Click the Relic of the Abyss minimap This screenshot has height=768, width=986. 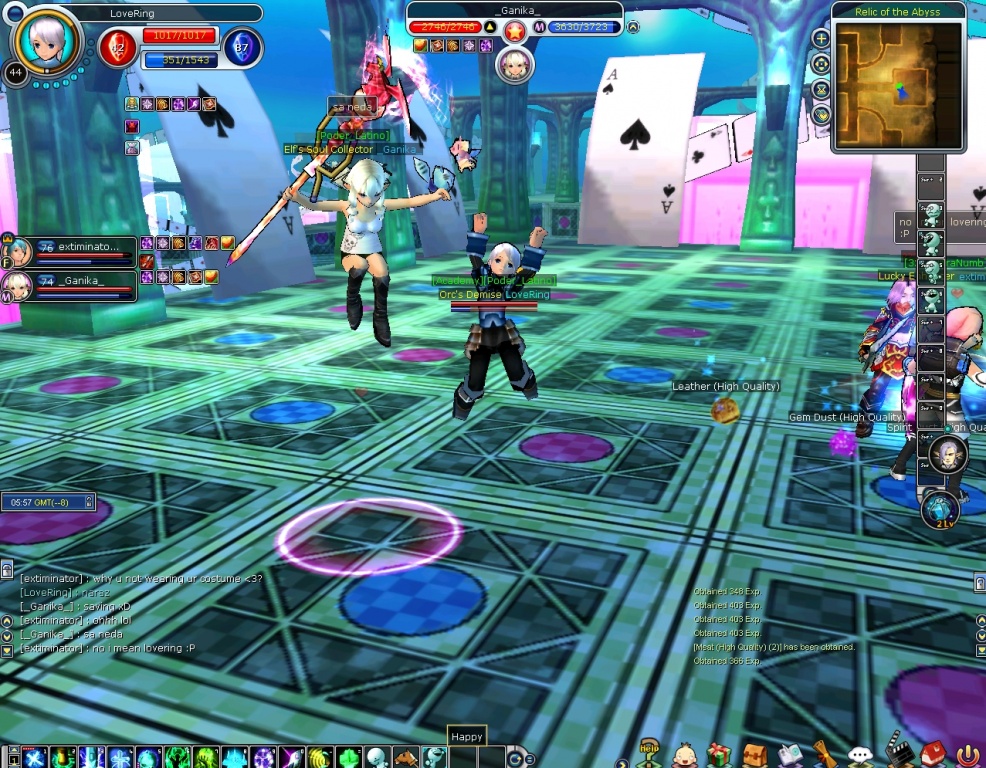click(x=897, y=84)
